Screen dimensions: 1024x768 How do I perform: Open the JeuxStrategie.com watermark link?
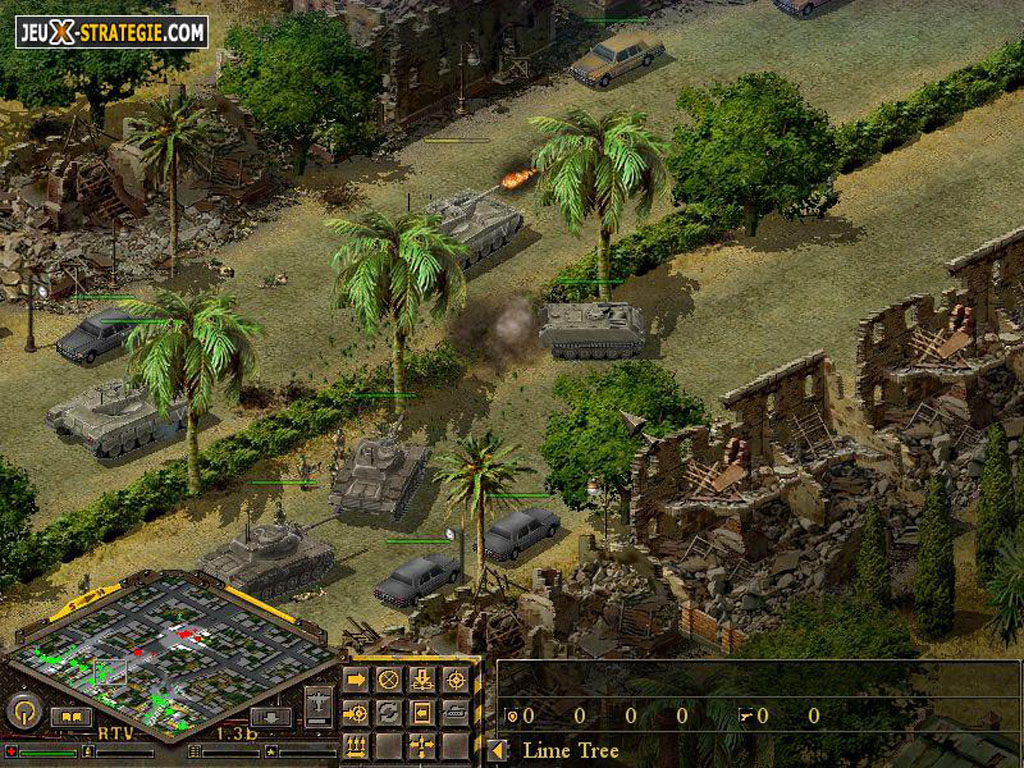pos(111,32)
